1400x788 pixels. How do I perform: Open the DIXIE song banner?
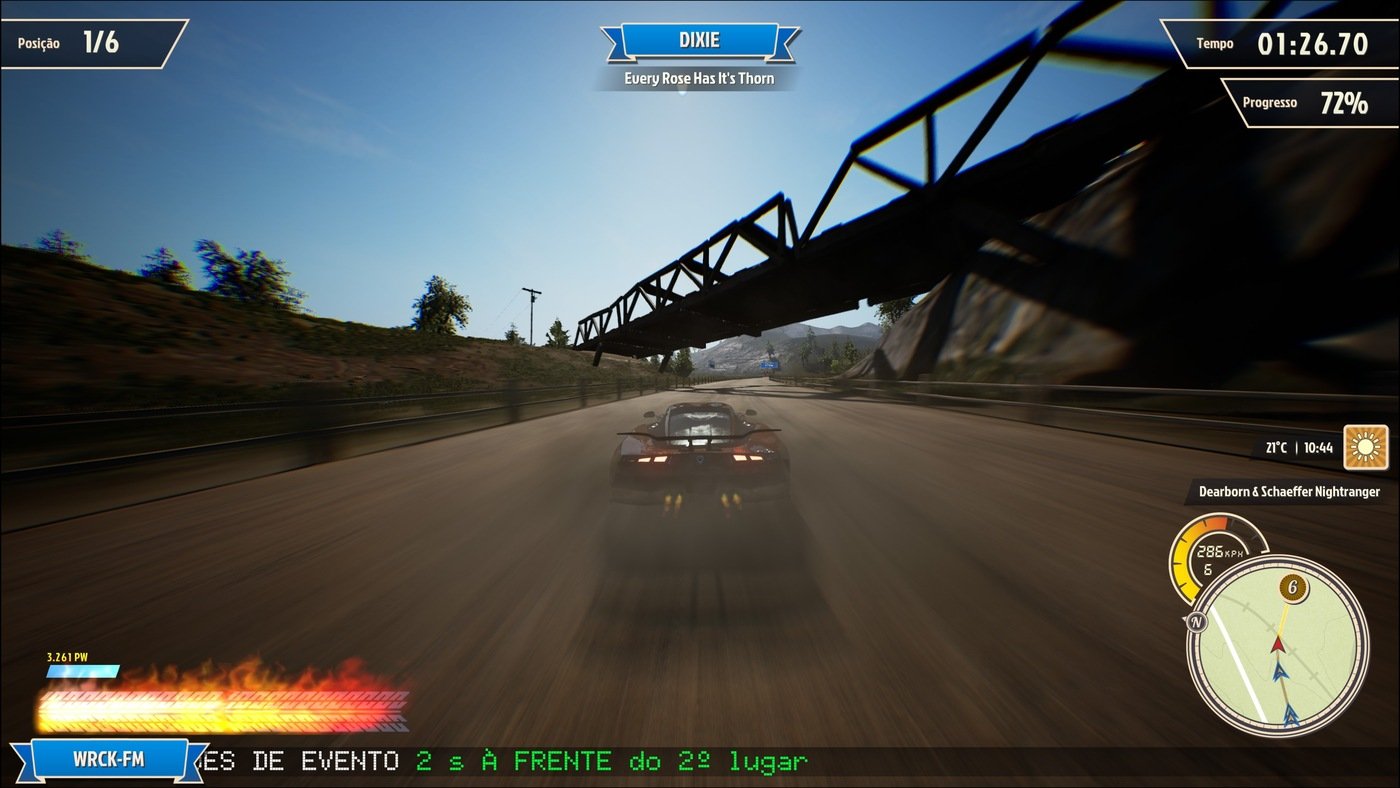(699, 41)
